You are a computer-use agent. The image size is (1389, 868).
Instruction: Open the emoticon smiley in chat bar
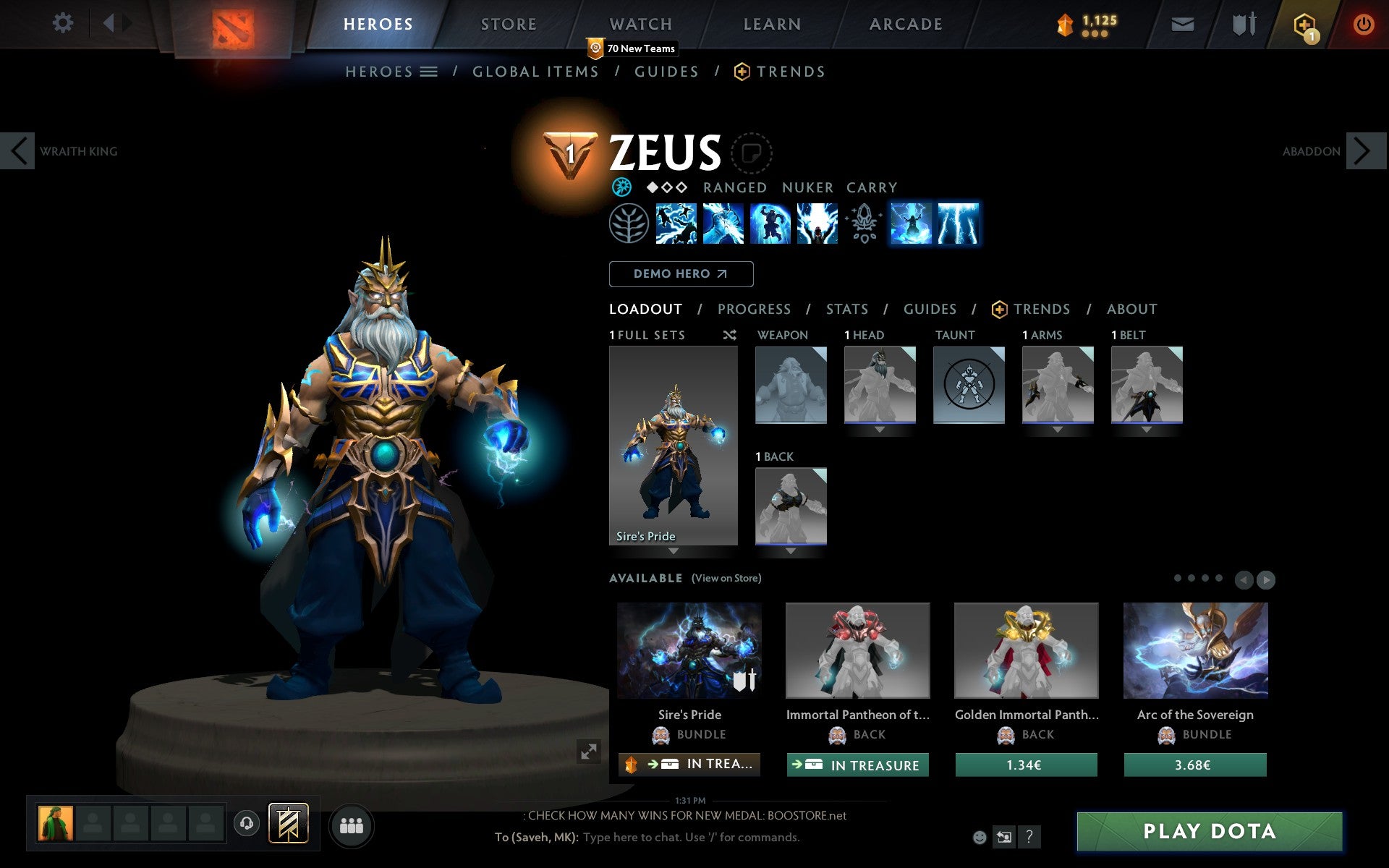point(980,838)
